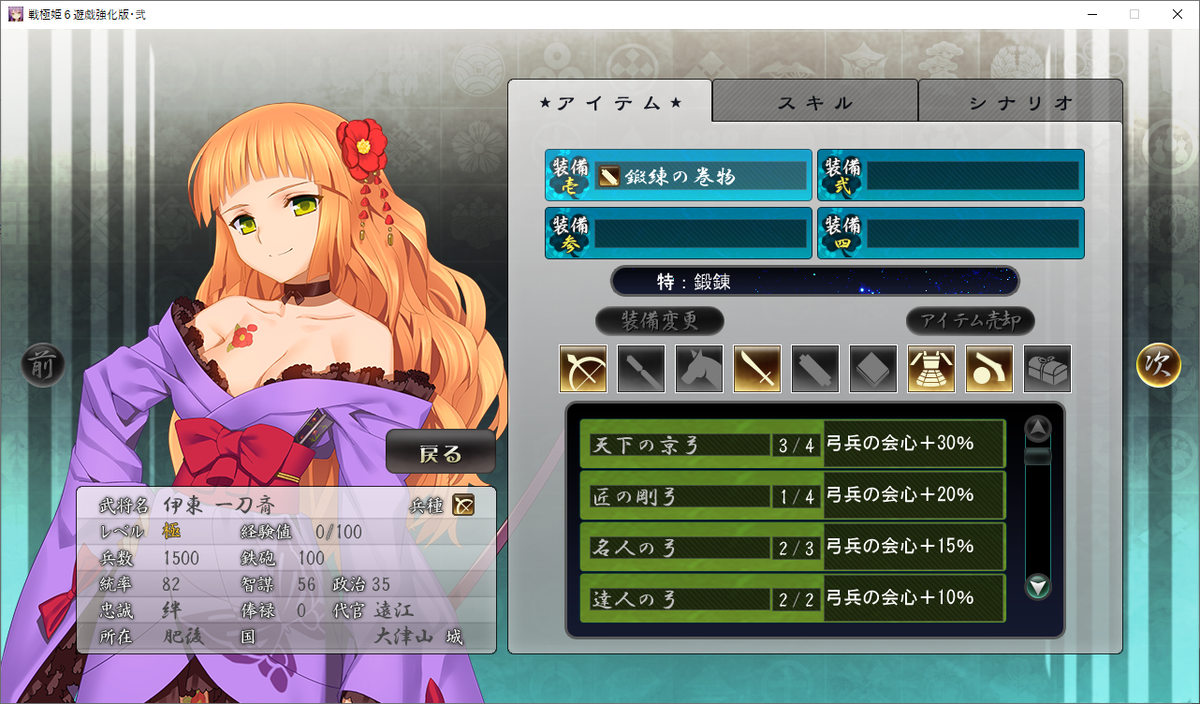Click the 装備変更 button

[x=659, y=321]
